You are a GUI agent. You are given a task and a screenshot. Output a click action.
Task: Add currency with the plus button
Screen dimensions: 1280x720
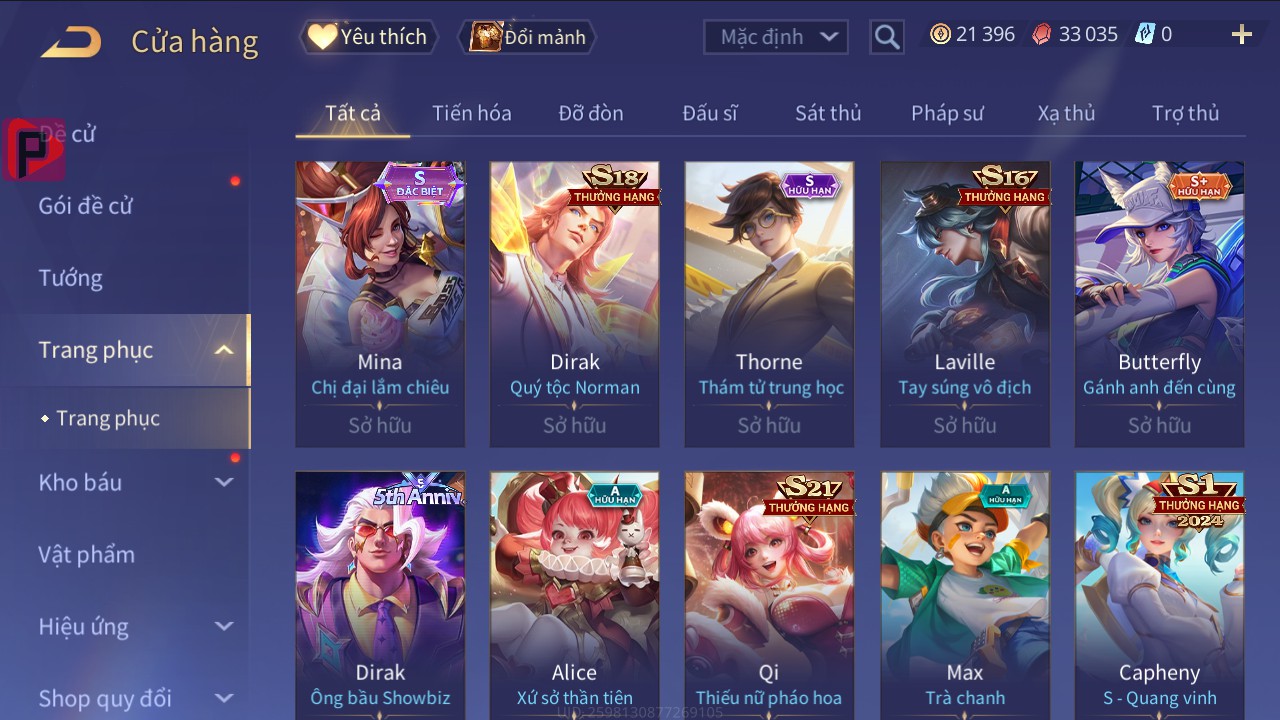(1241, 35)
